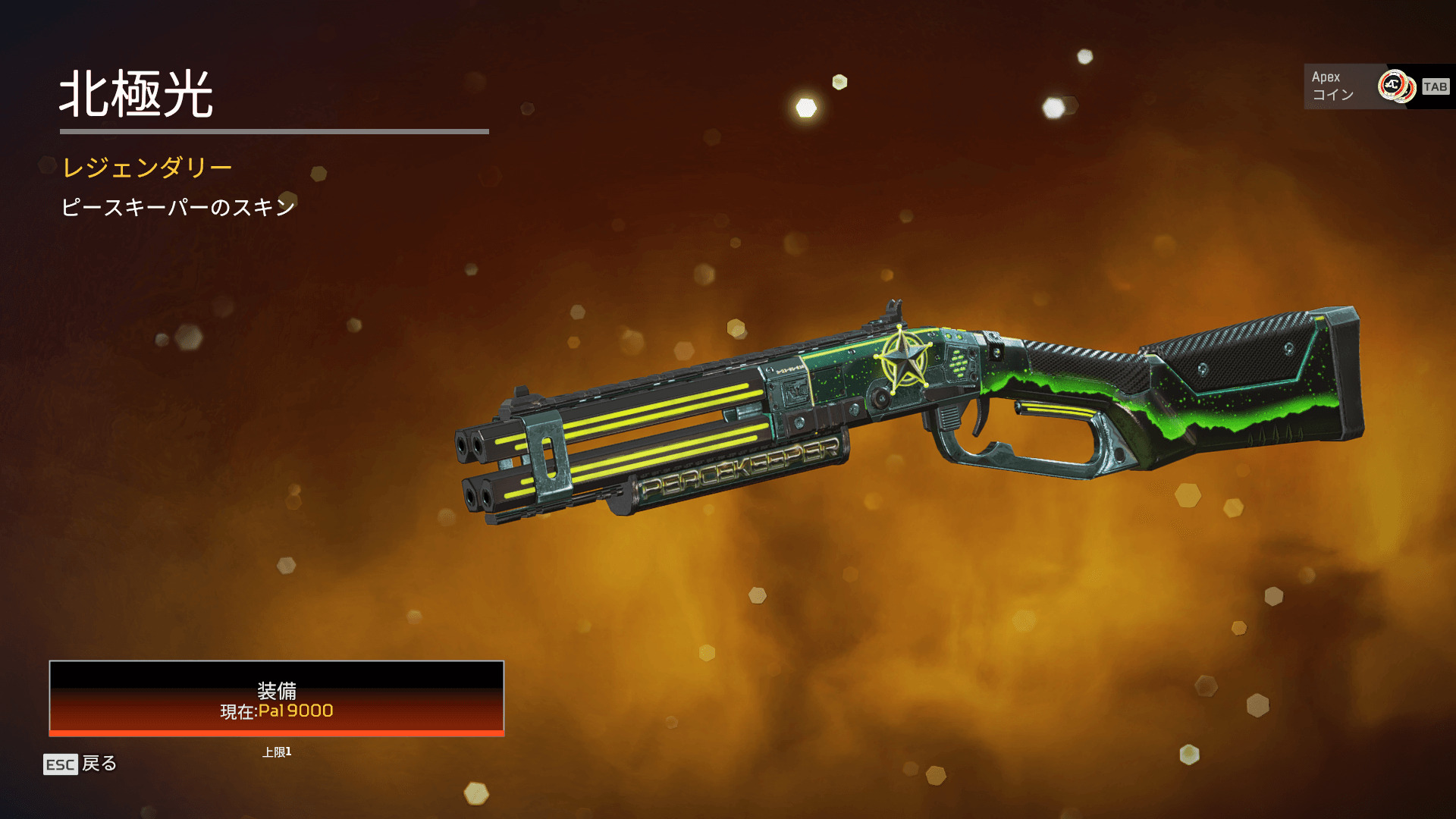Equip the 北極光 Peacekeeper skin
1456x819 pixels.
276,698
